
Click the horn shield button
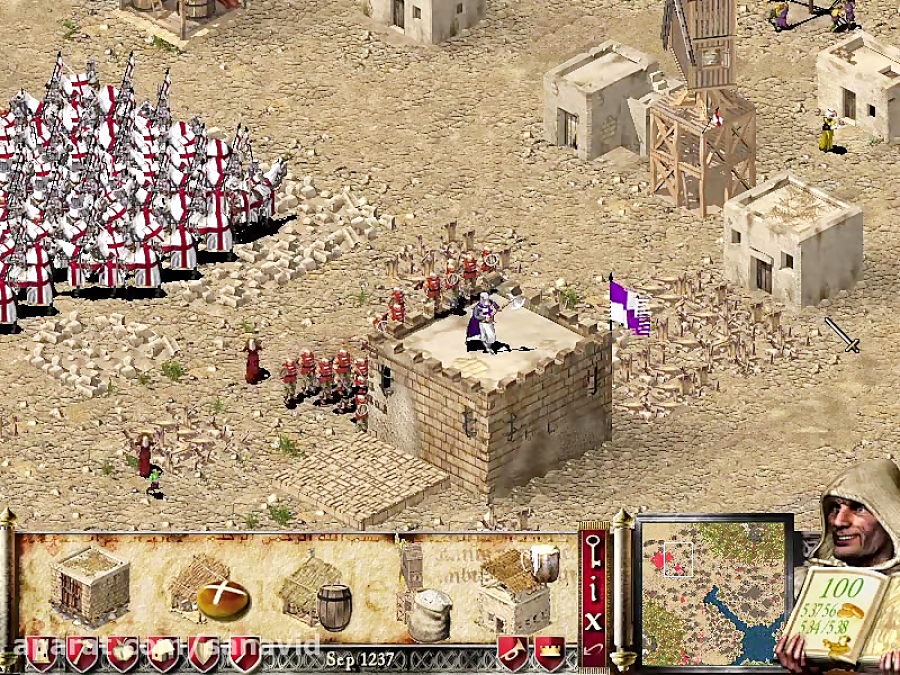513,651
